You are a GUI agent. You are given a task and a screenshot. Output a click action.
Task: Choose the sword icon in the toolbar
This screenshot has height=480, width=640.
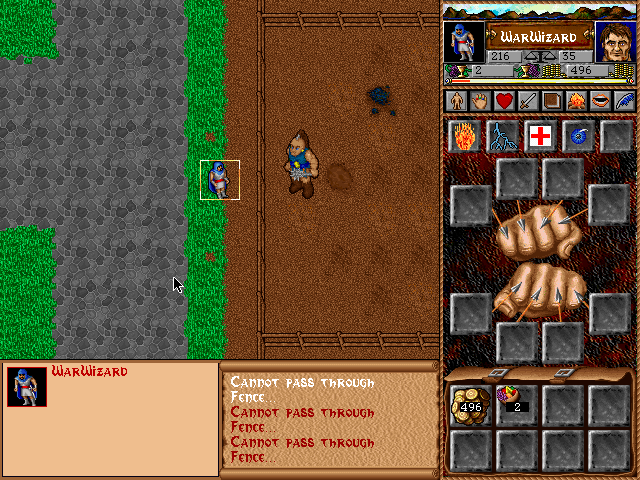coord(527,101)
